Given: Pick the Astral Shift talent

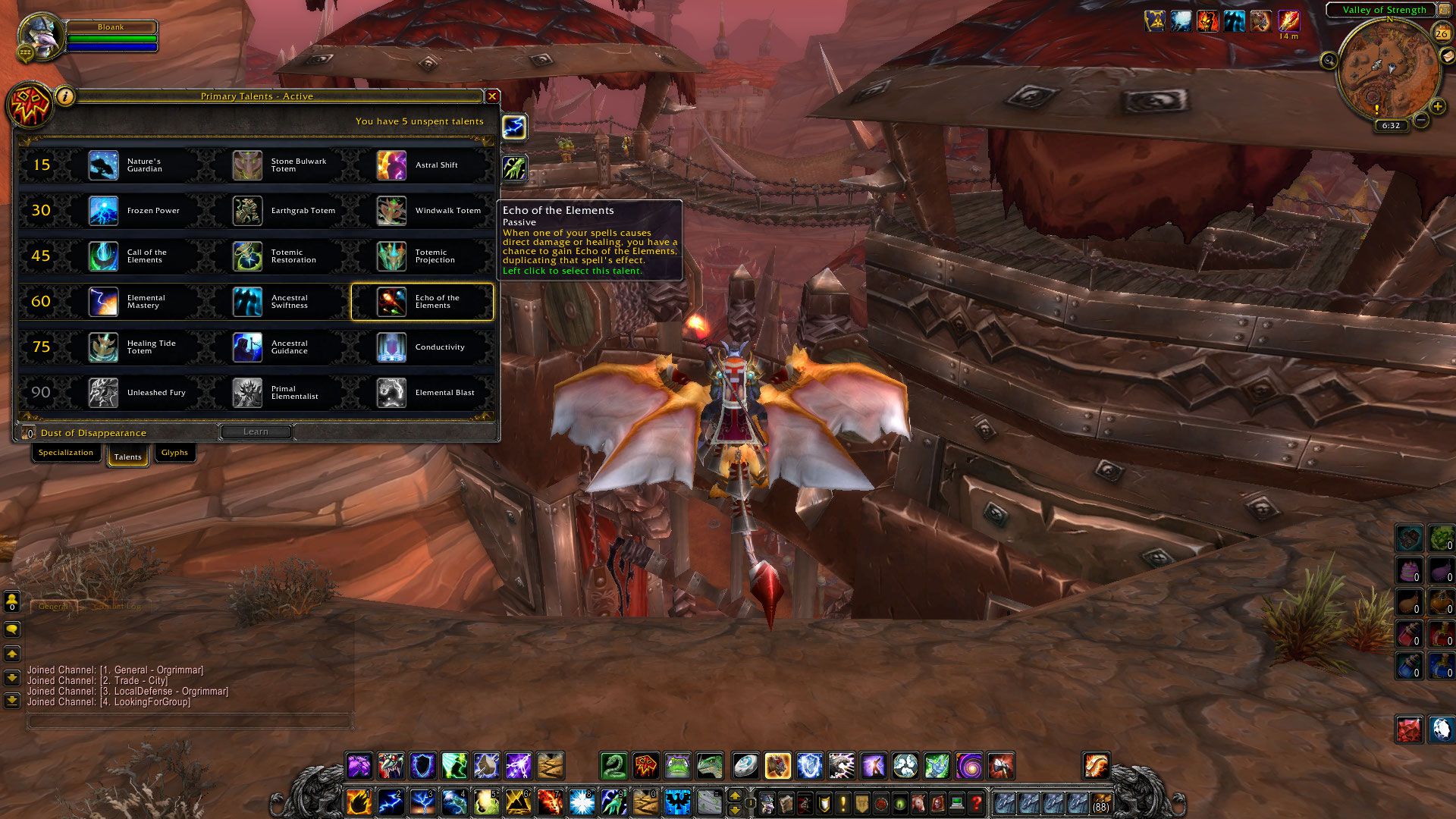Looking at the screenshot, I should point(392,165).
